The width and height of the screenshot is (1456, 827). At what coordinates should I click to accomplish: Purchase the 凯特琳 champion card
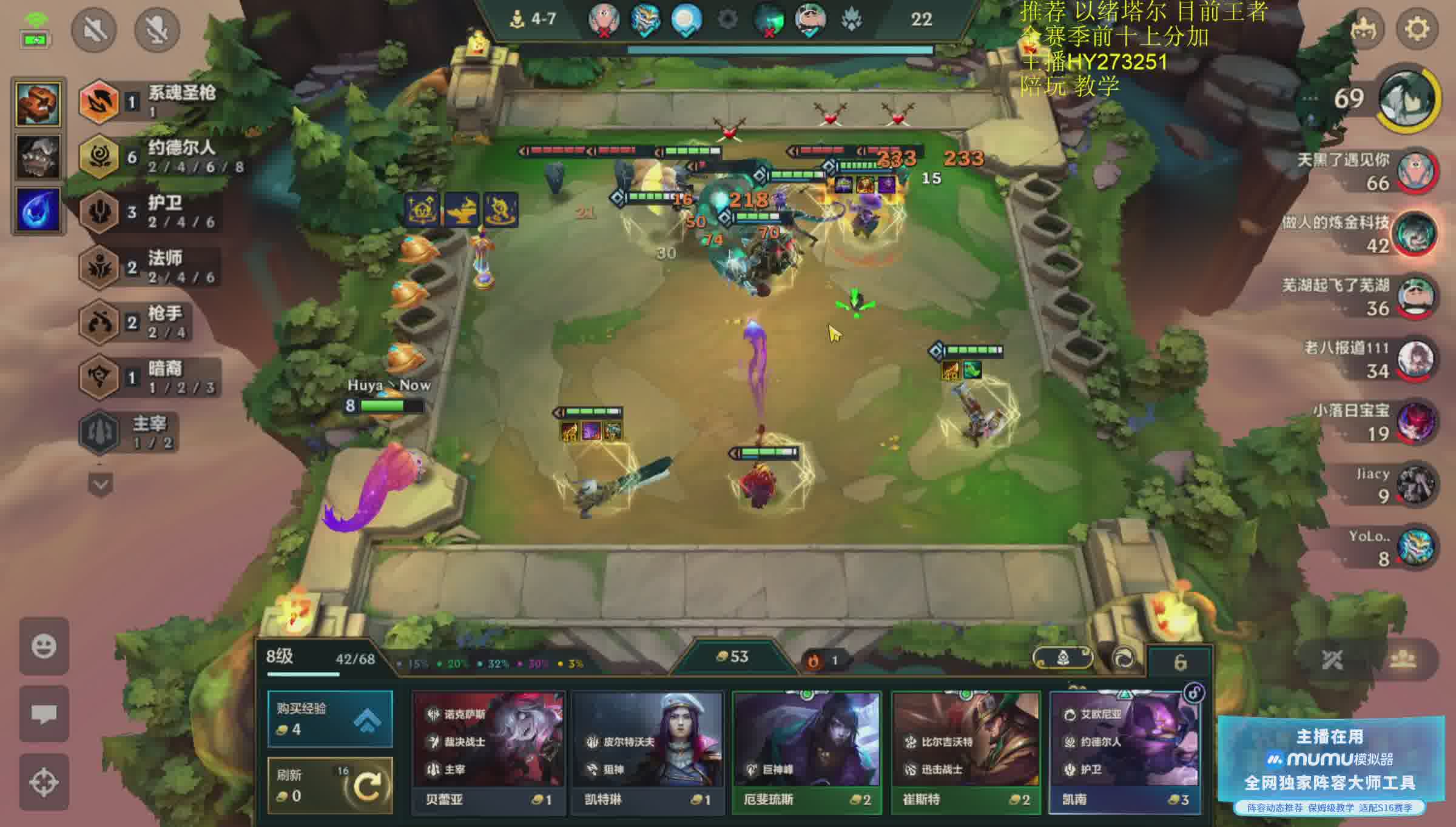[647, 751]
